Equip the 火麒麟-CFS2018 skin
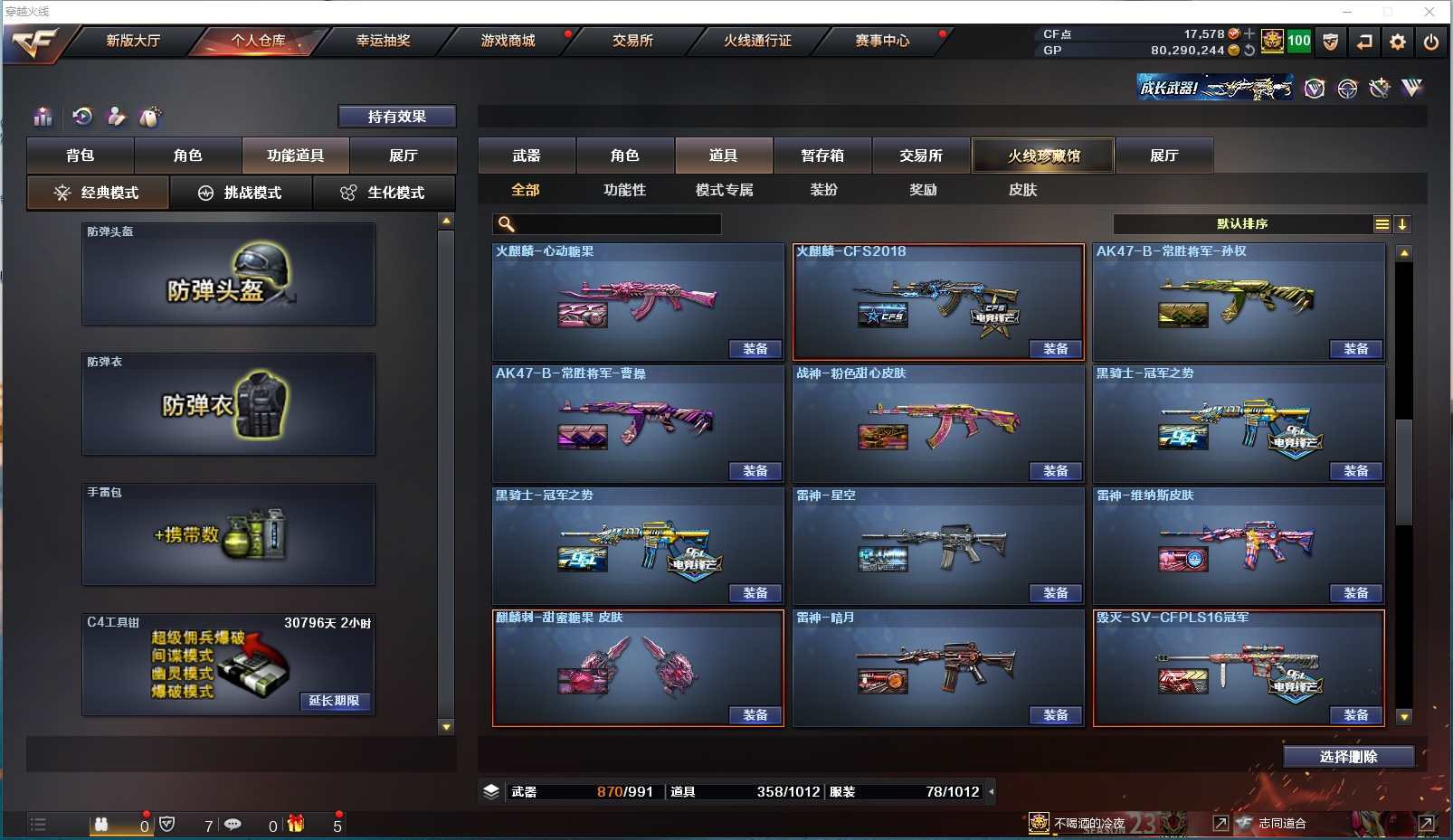Image resolution: width=1453 pixels, height=840 pixels. (1055, 349)
